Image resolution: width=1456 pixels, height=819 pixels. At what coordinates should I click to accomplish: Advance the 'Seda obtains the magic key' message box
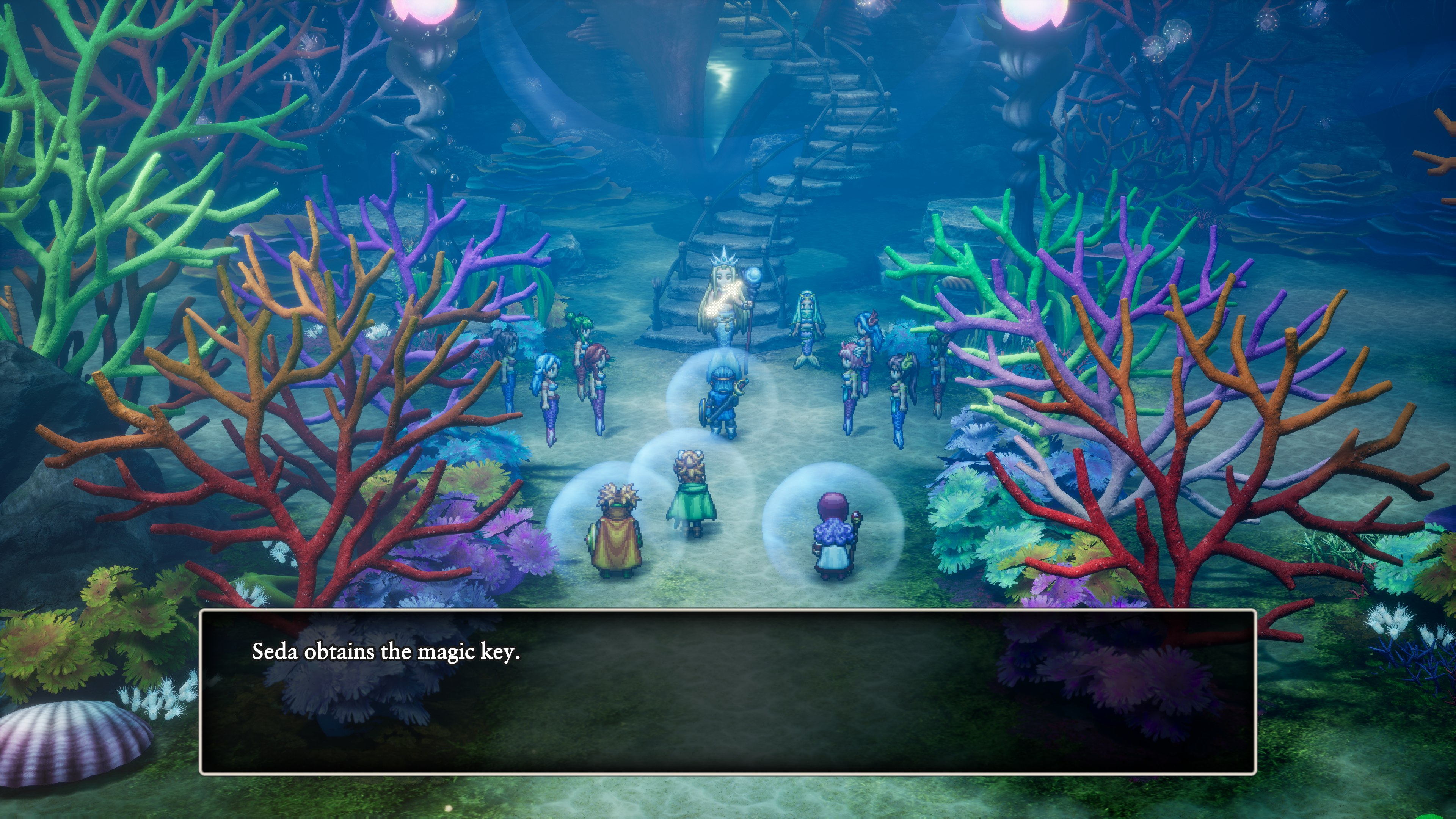728,691
